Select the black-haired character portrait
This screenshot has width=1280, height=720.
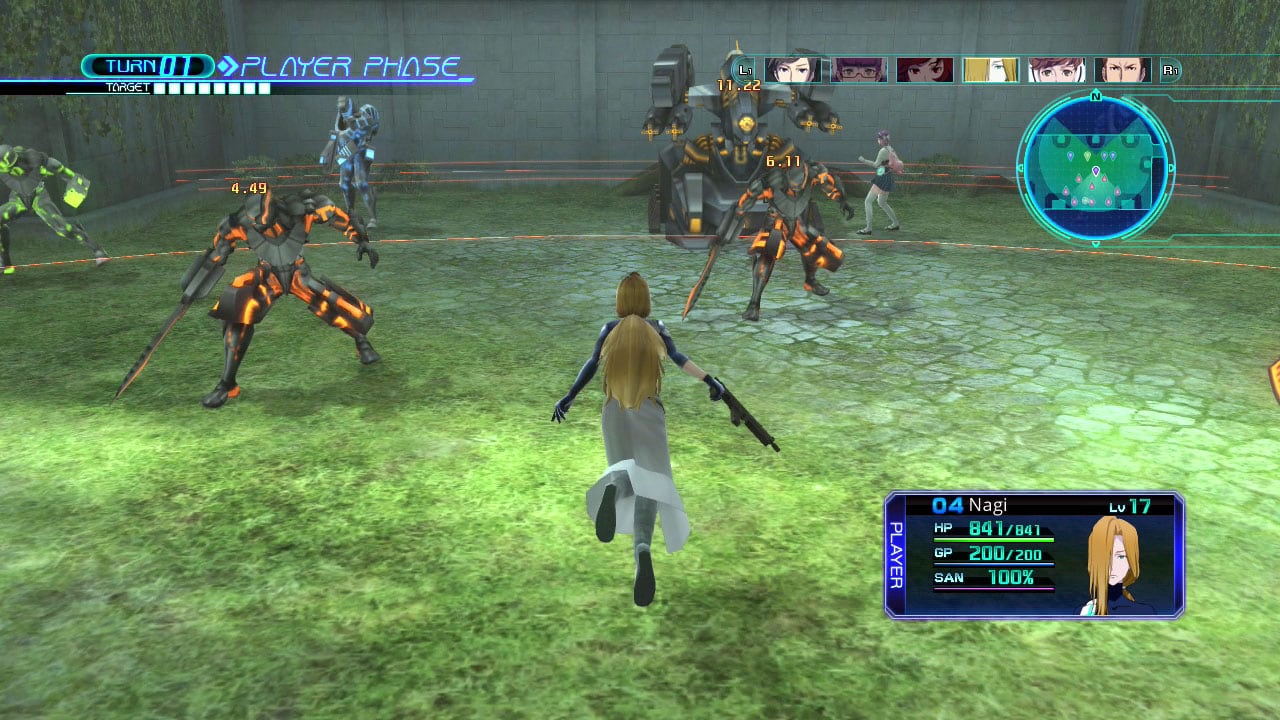792,70
